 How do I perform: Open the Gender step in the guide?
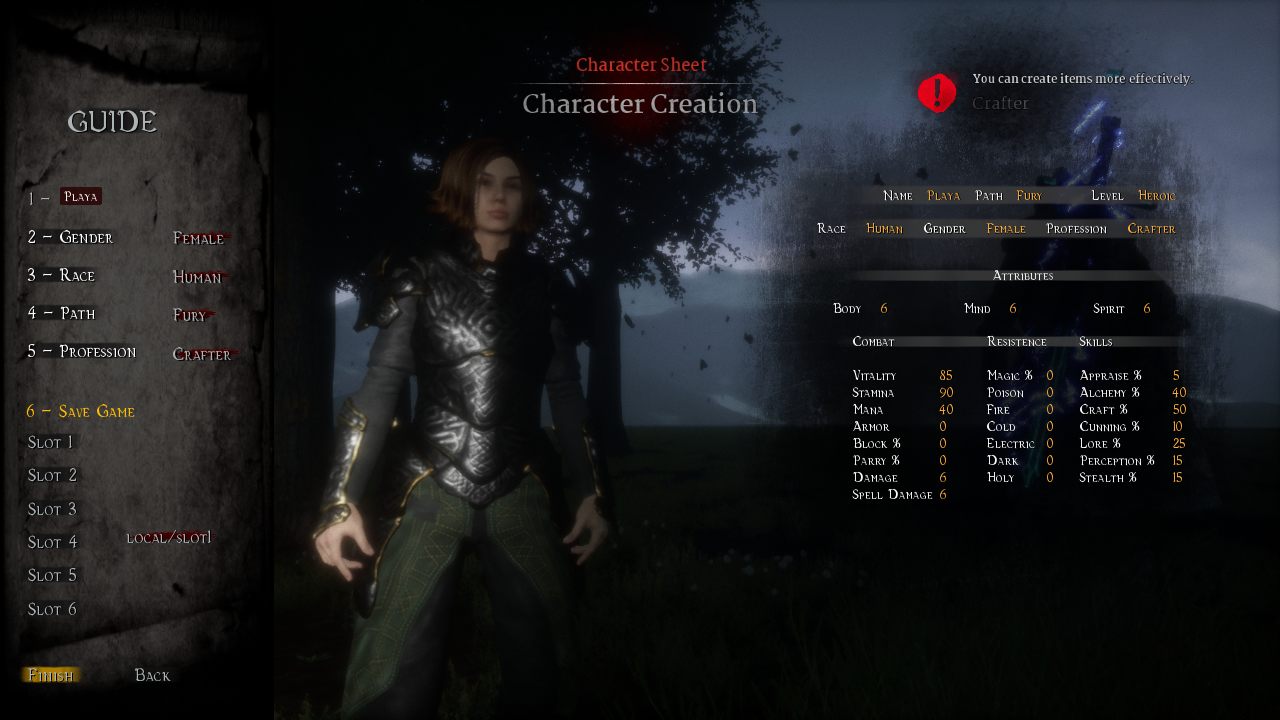70,237
